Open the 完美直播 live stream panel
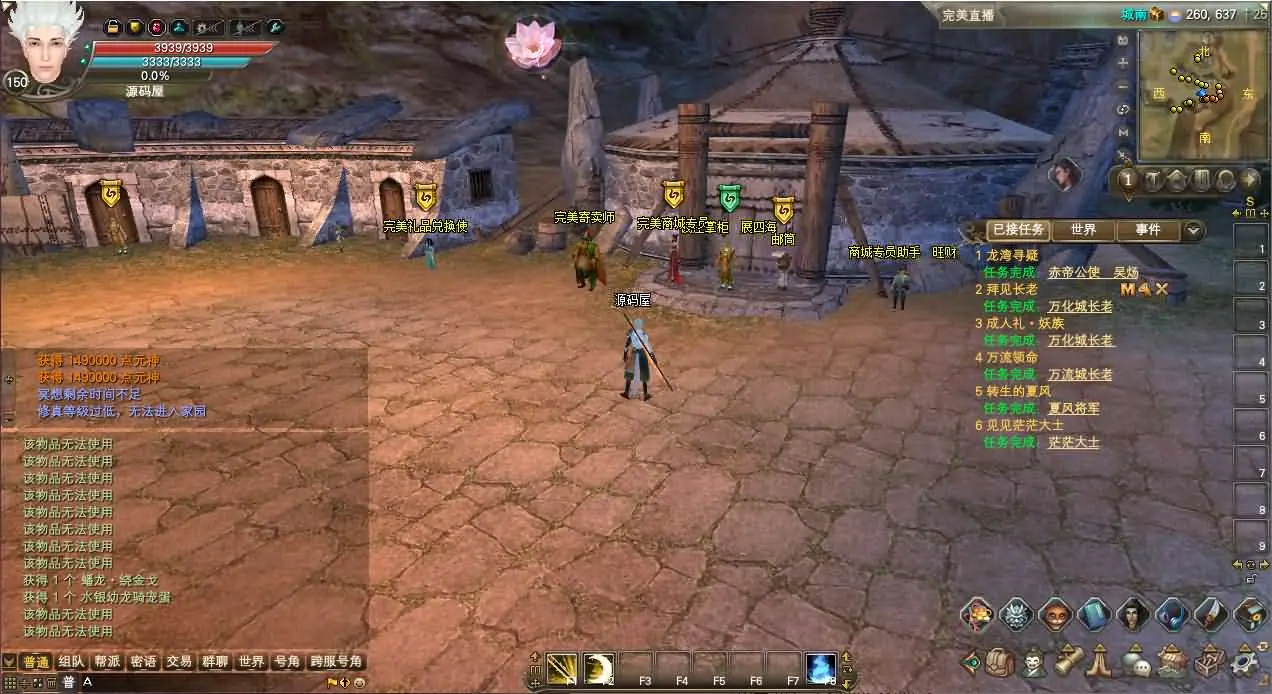1272x694 pixels. coord(968,15)
